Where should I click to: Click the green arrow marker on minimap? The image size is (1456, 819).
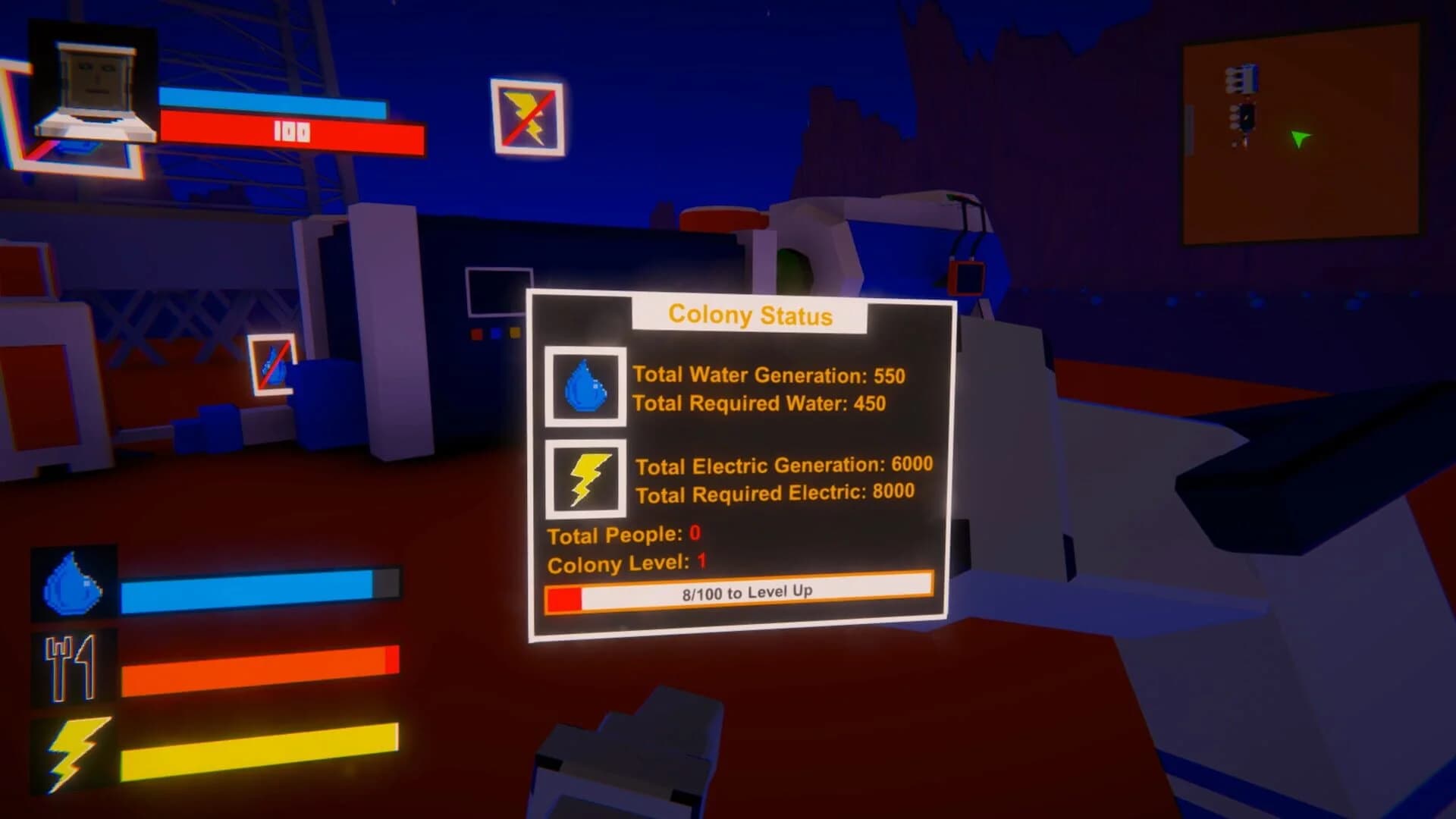[x=1300, y=138]
